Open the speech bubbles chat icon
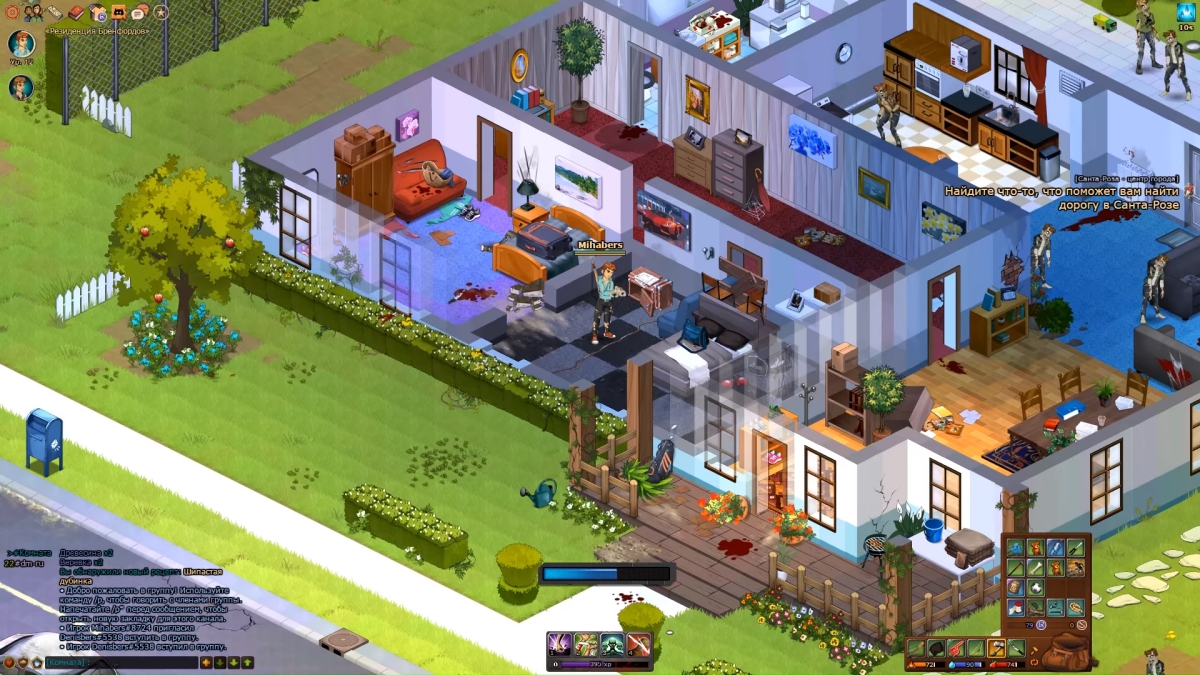Image resolution: width=1200 pixels, height=675 pixels. point(140,12)
